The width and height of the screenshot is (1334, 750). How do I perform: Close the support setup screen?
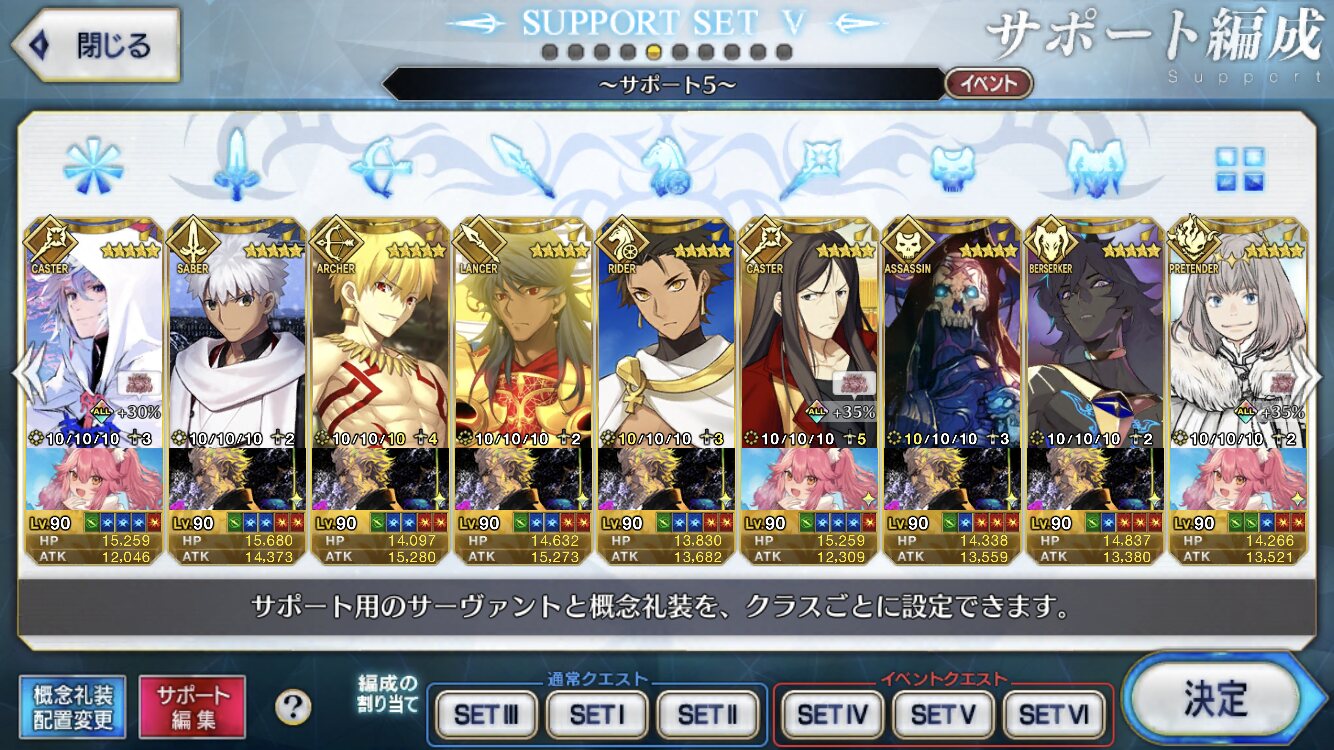click(x=97, y=45)
